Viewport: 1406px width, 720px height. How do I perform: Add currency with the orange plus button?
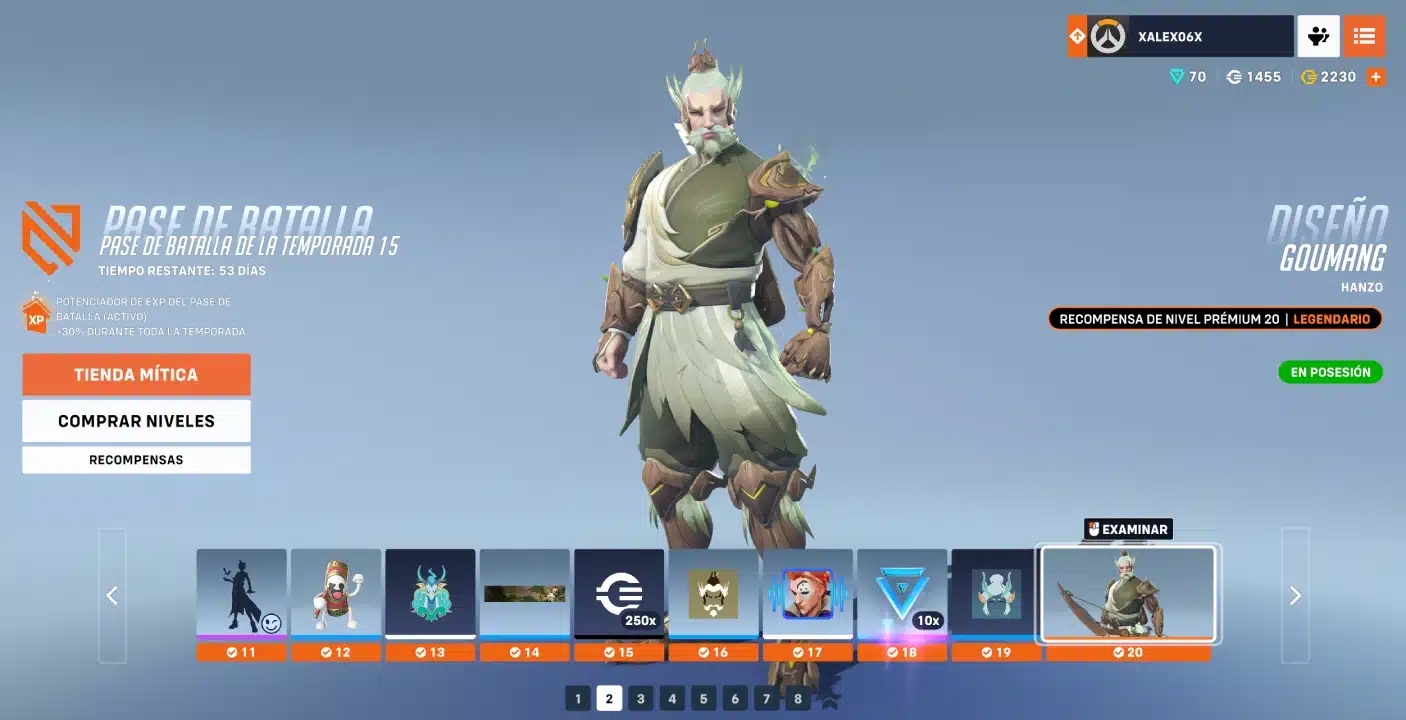click(1376, 77)
